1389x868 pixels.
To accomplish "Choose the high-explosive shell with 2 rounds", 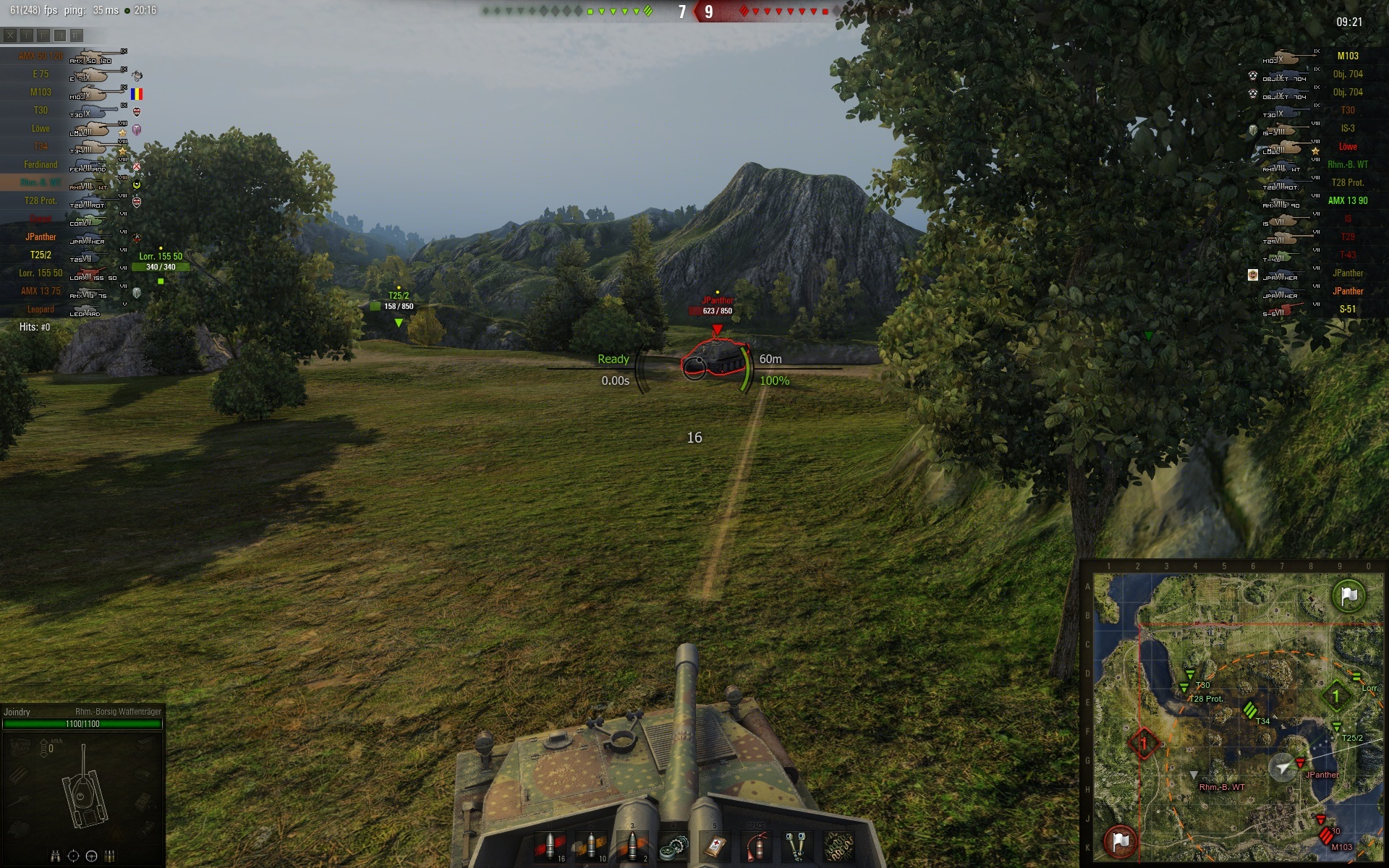I will point(632,846).
